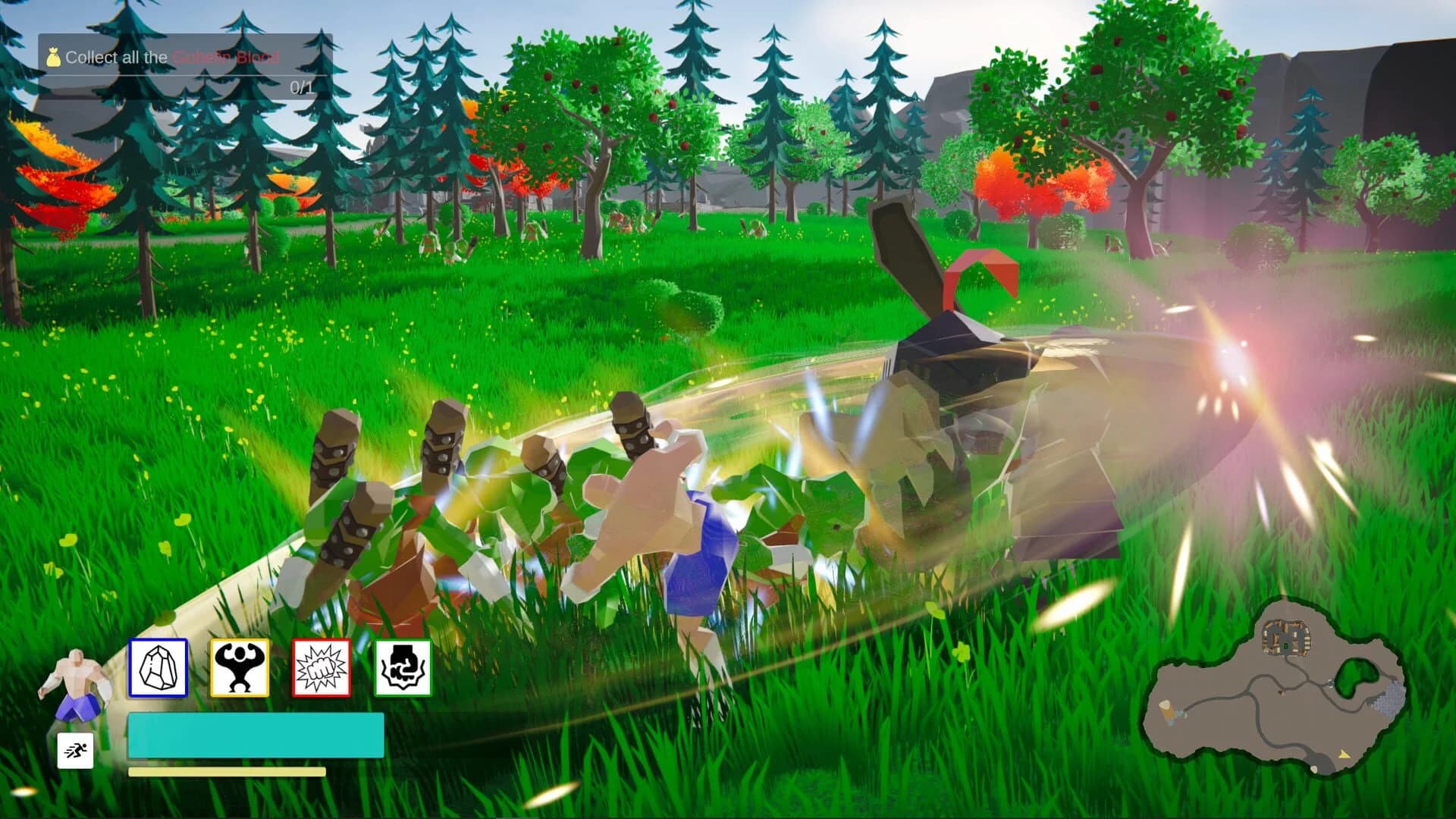Click the yellow loot bag quest icon

coord(53,57)
